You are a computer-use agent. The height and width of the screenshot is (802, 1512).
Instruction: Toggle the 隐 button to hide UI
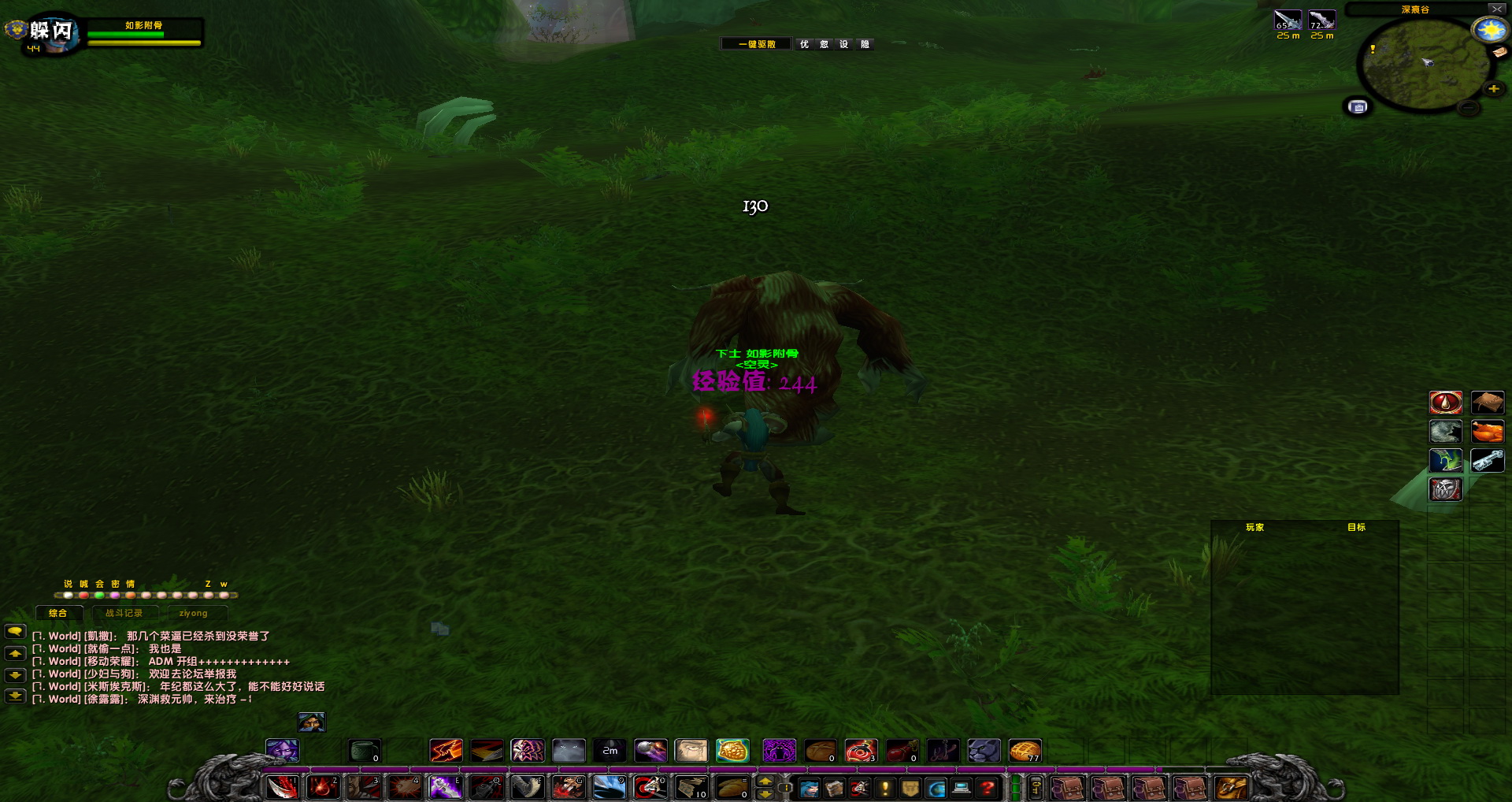[864, 44]
